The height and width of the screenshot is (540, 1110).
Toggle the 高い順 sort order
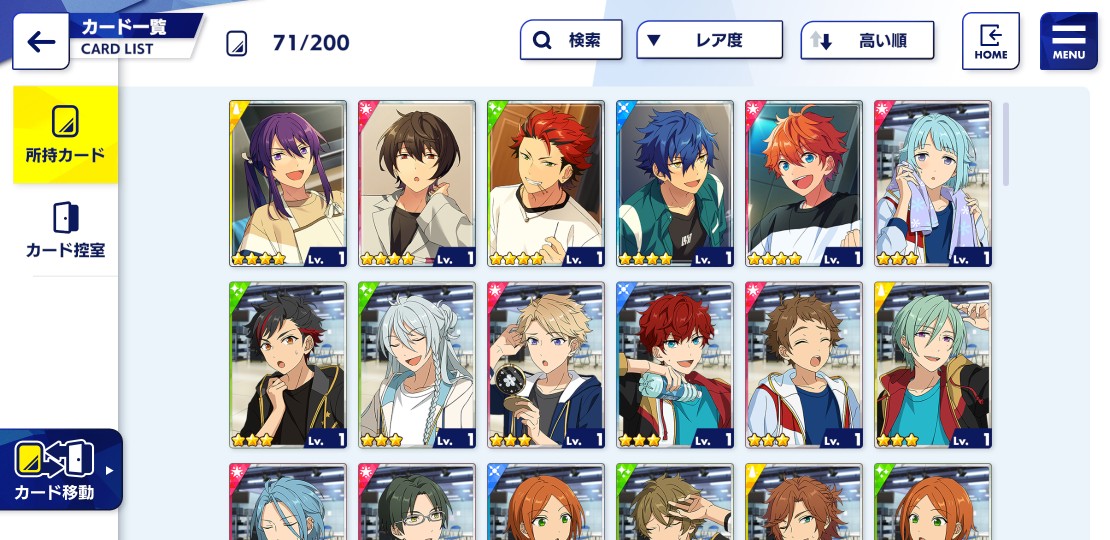[867, 41]
